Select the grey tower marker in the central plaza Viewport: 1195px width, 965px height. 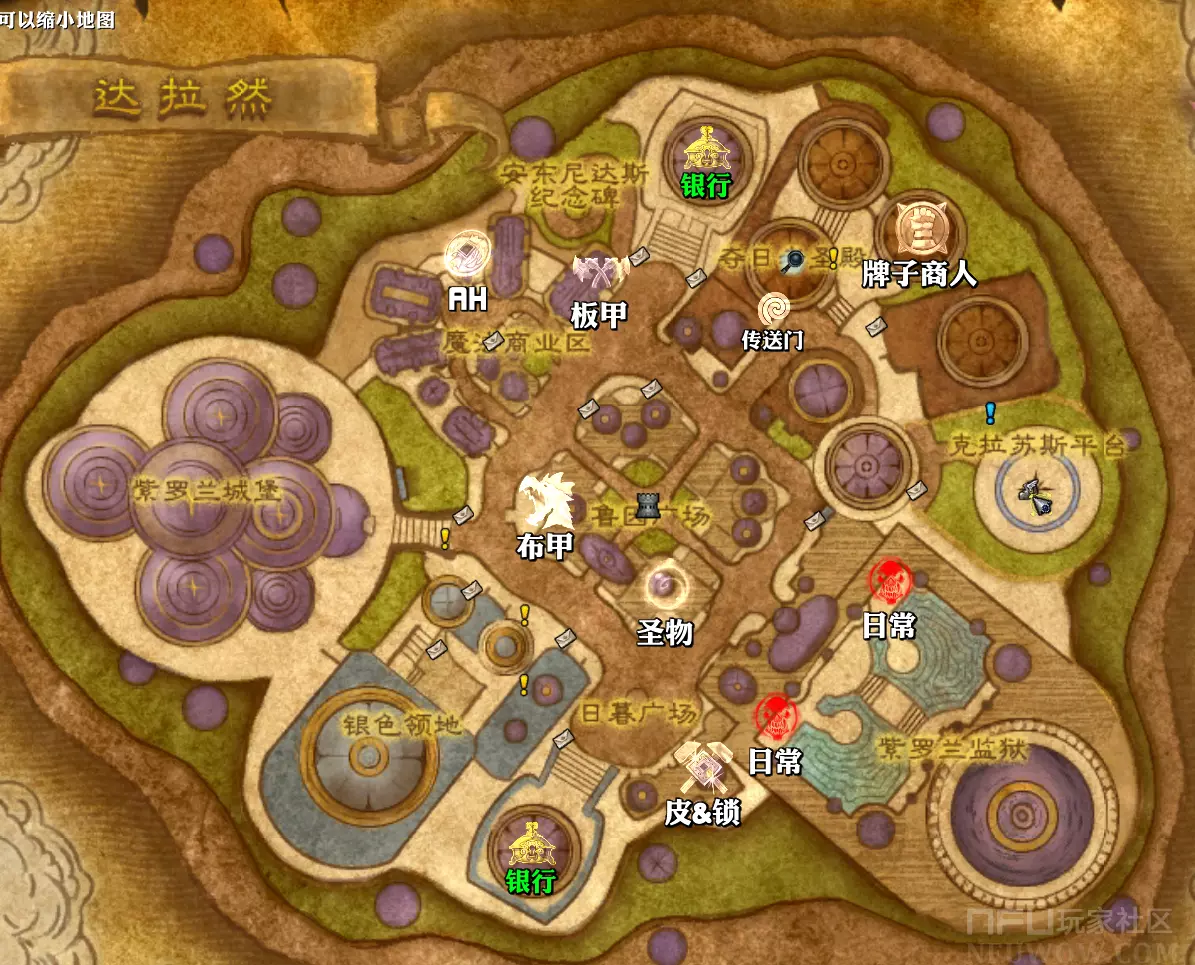(647, 507)
